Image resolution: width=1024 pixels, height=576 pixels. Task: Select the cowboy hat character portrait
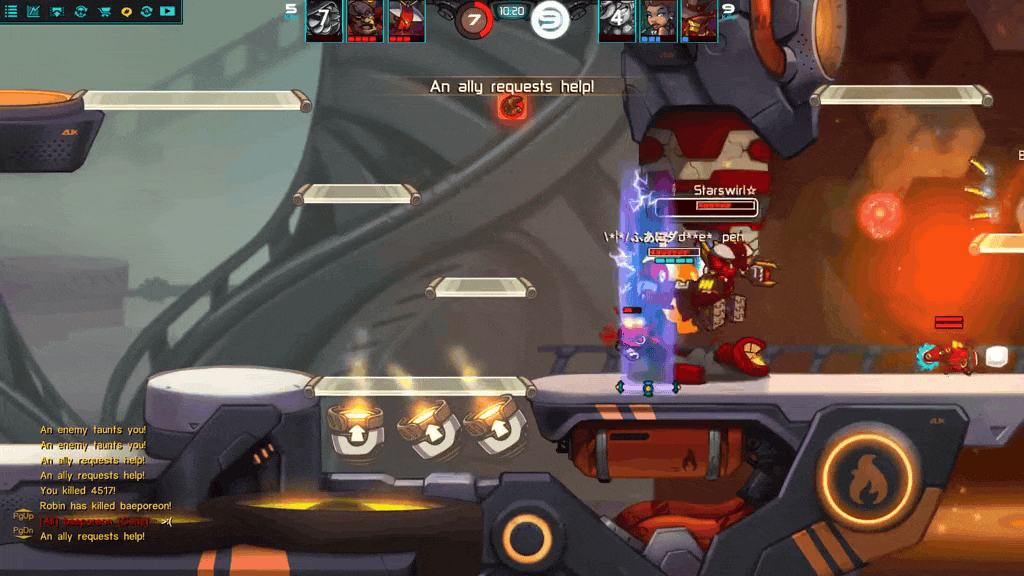[699, 19]
